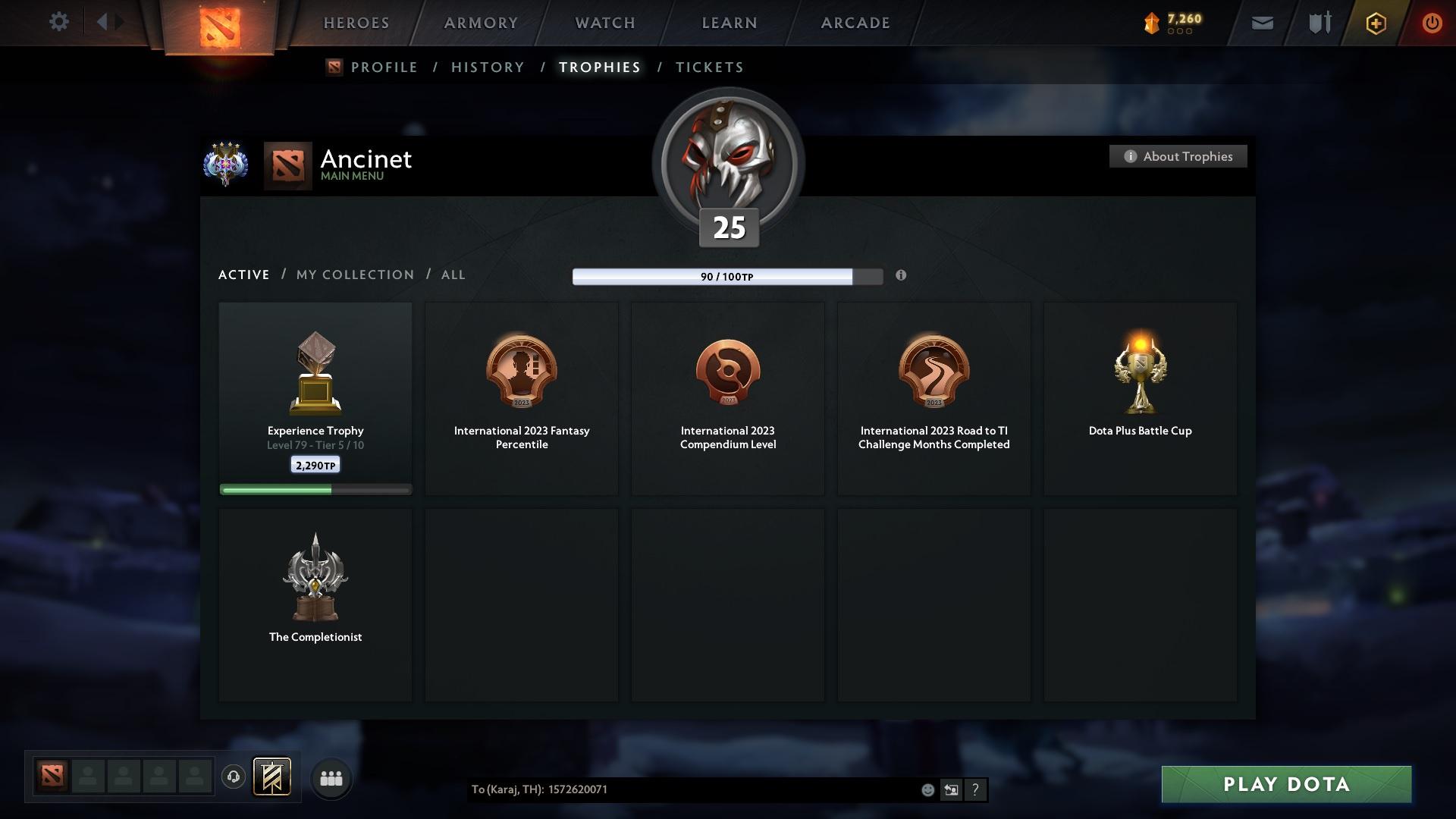Image resolution: width=1456 pixels, height=819 pixels.
Task: Switch to the MY COLLECTION tab
Action: coord(353,275)
